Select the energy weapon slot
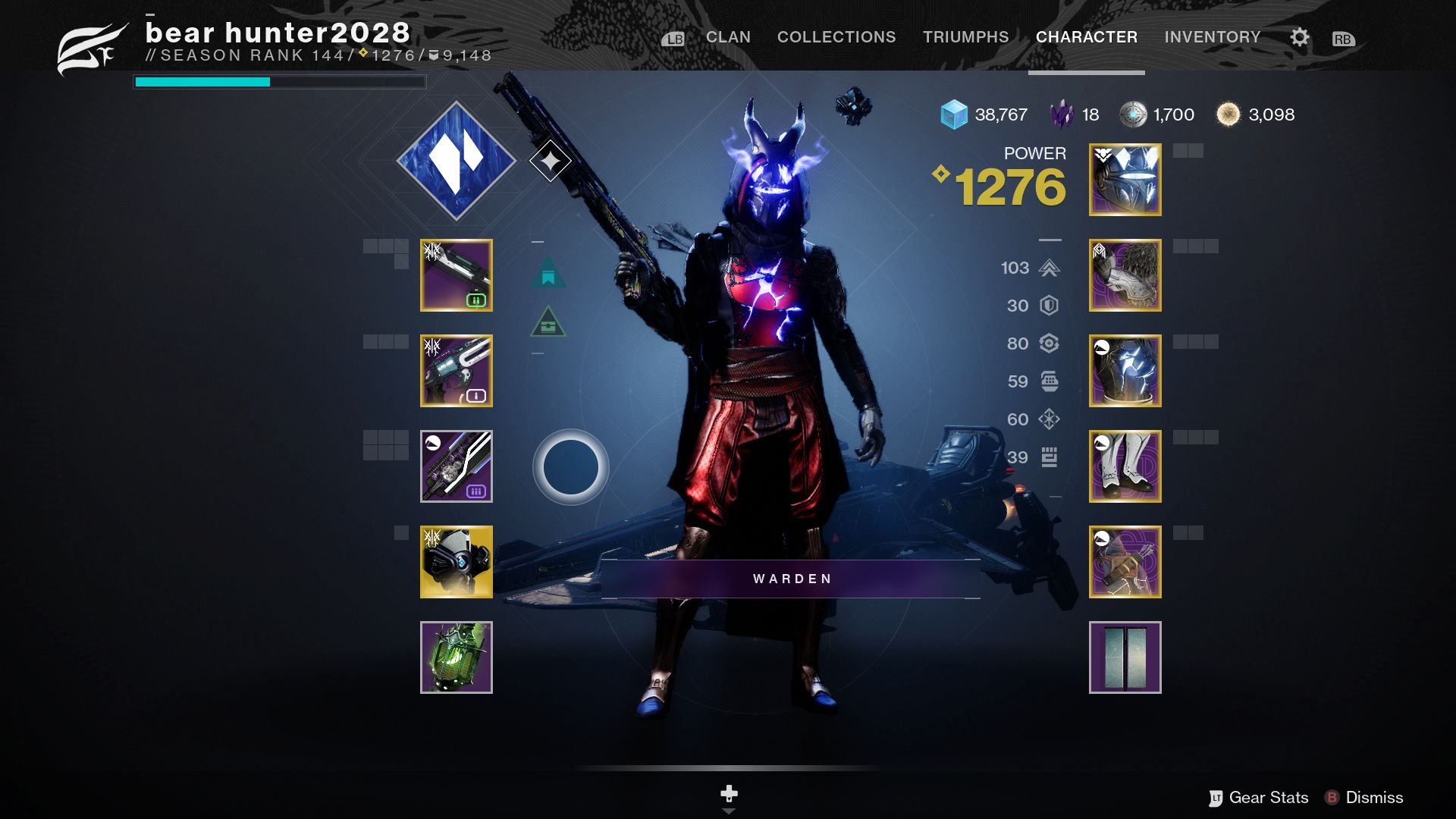Screen dimensions: 1456x819 pos(455,372)
